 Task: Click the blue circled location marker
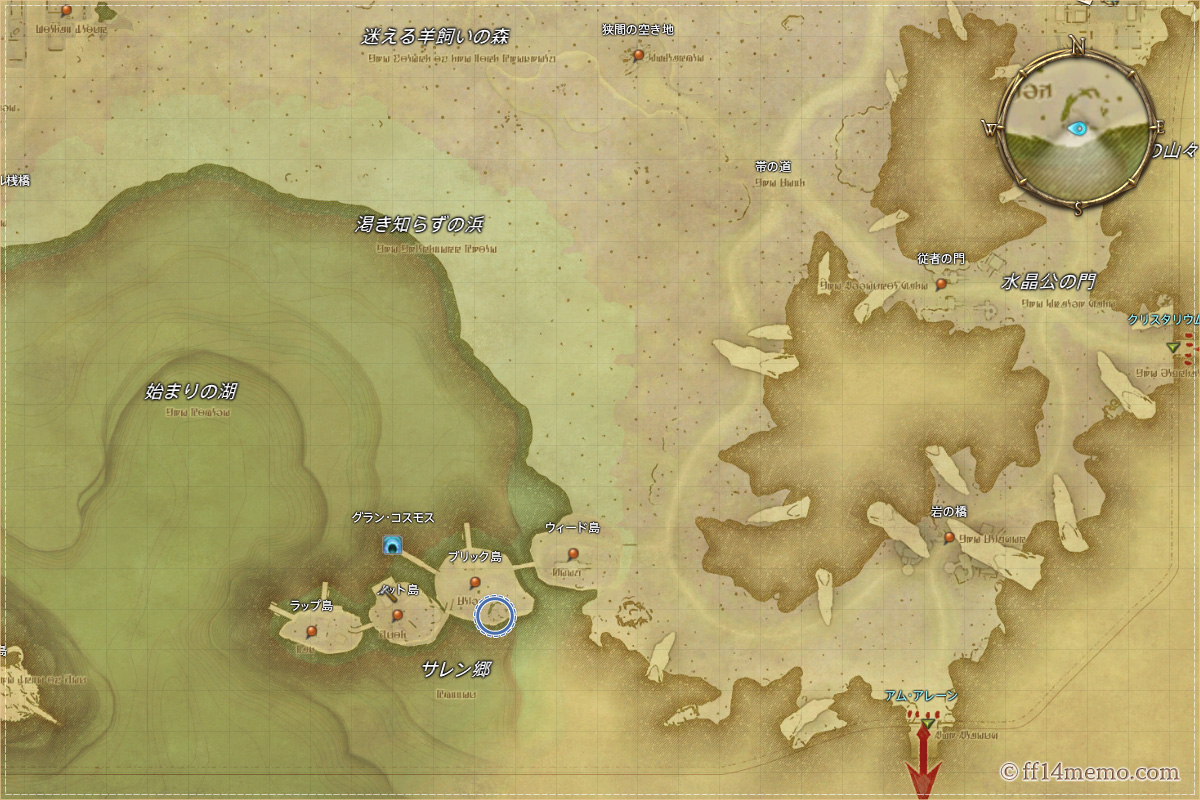click(x=496, y=616)
